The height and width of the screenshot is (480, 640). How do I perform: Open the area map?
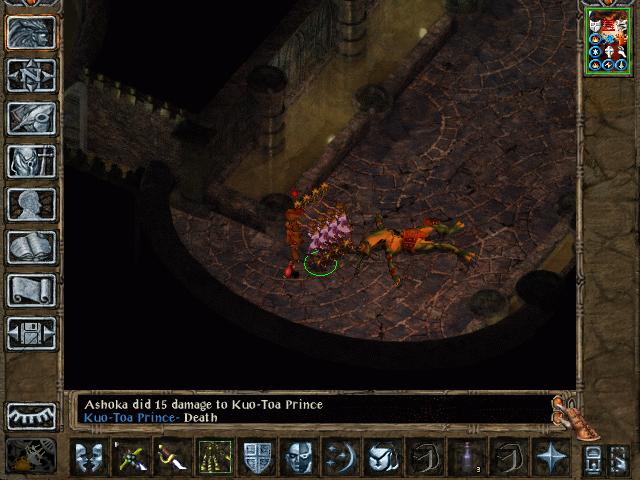[31, 75]
